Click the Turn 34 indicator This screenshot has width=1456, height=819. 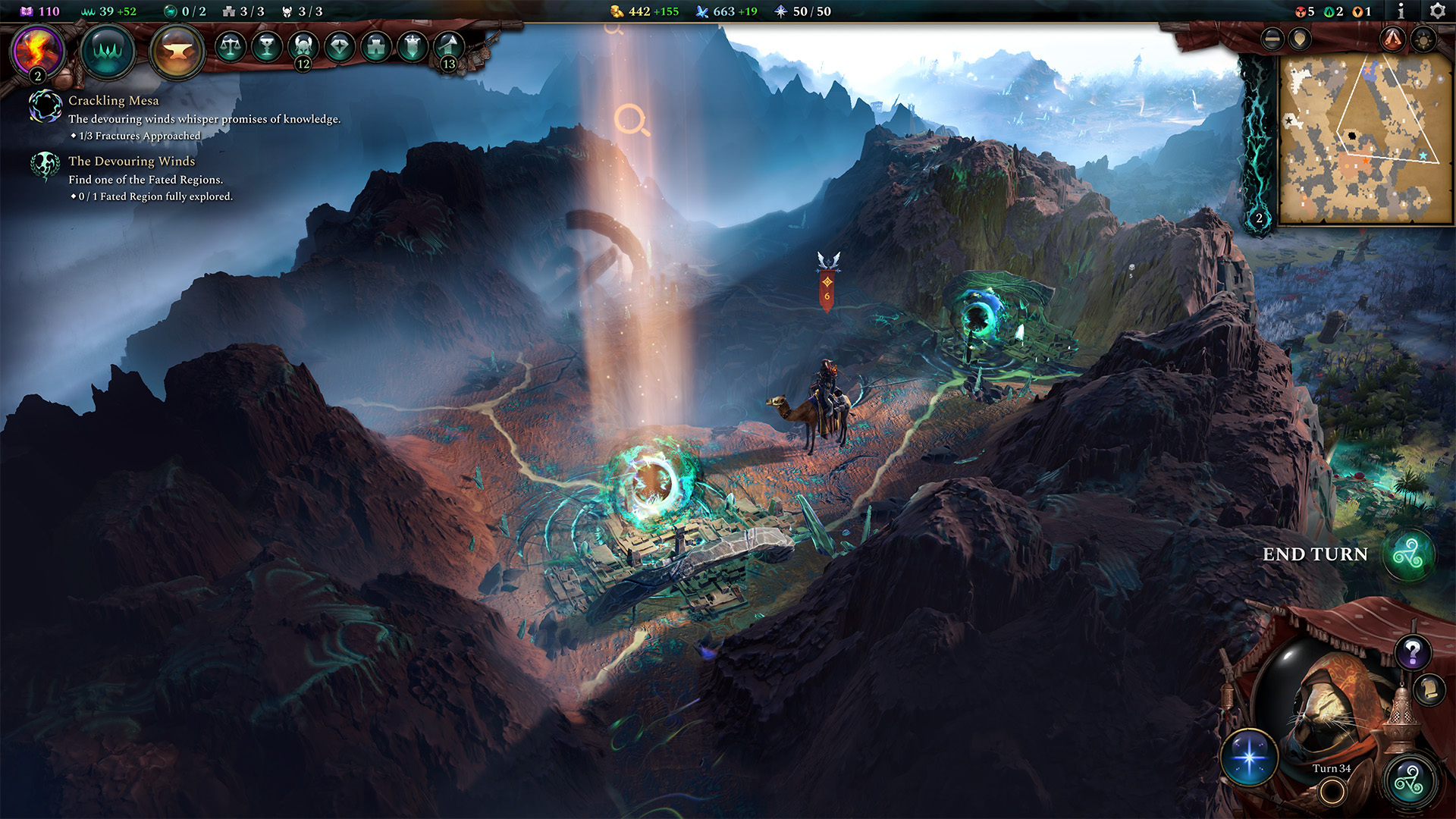coord(1332,768)
